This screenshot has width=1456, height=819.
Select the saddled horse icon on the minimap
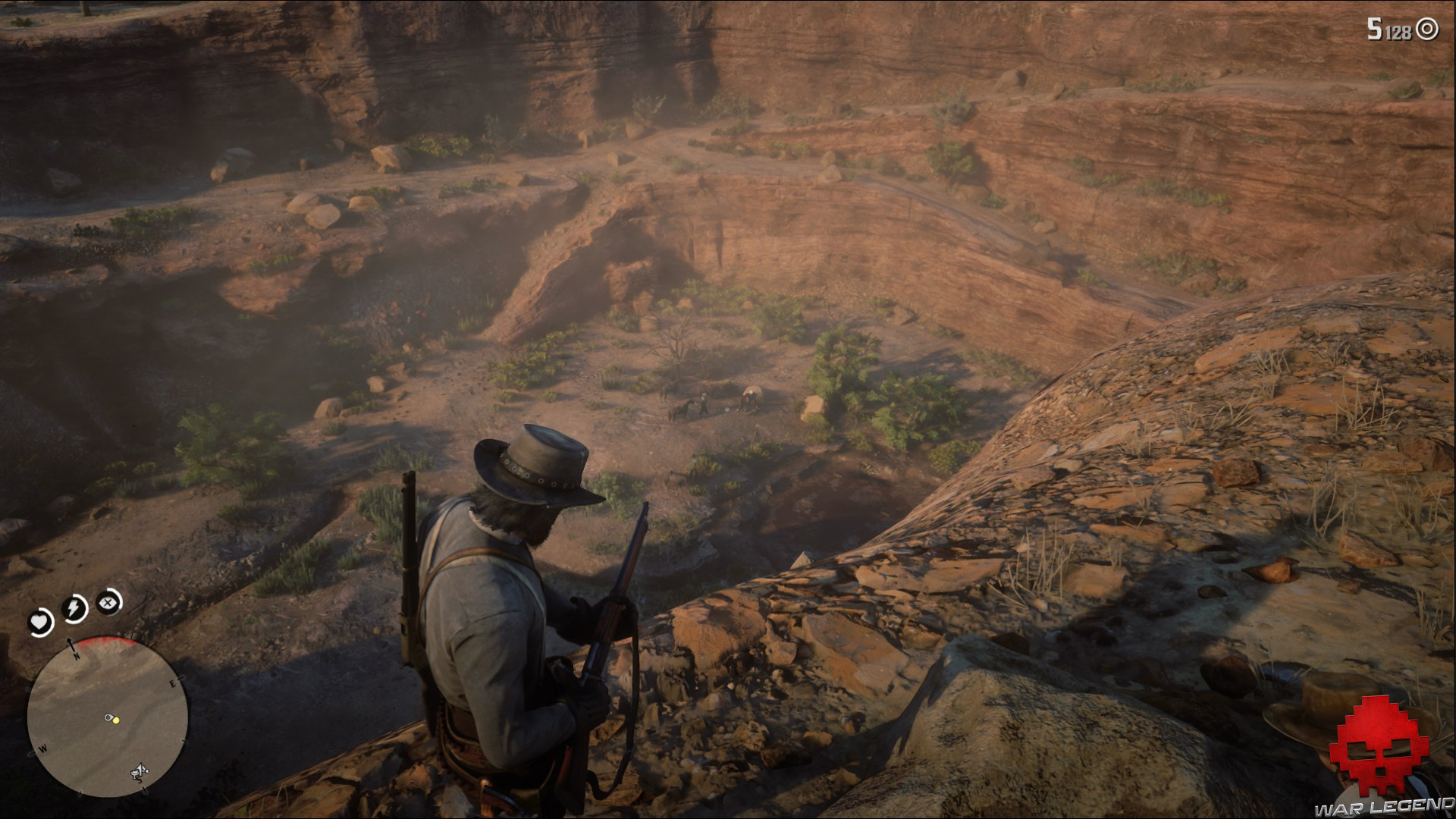point(140,772)
